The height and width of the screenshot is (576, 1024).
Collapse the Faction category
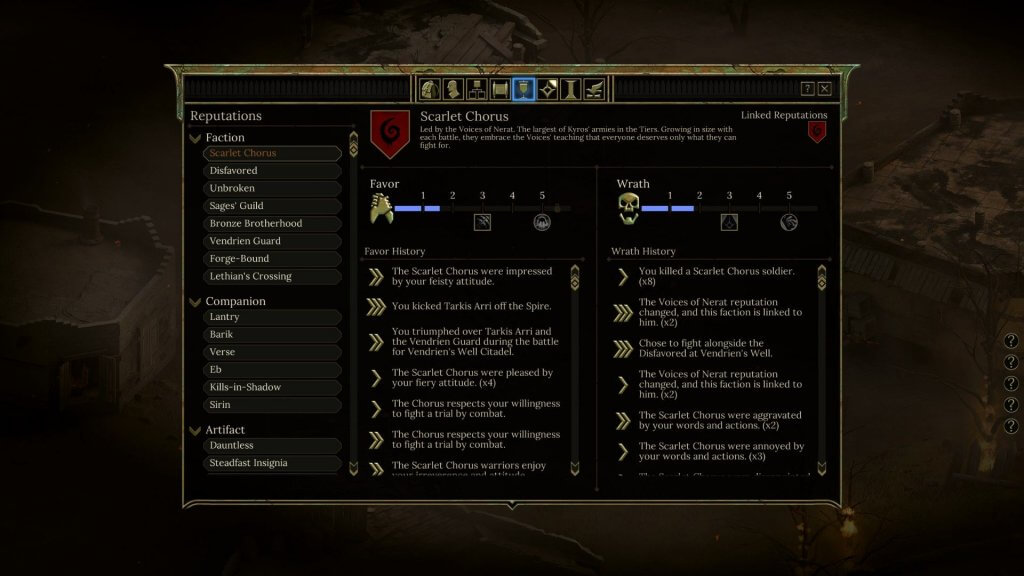coord(195,138)
